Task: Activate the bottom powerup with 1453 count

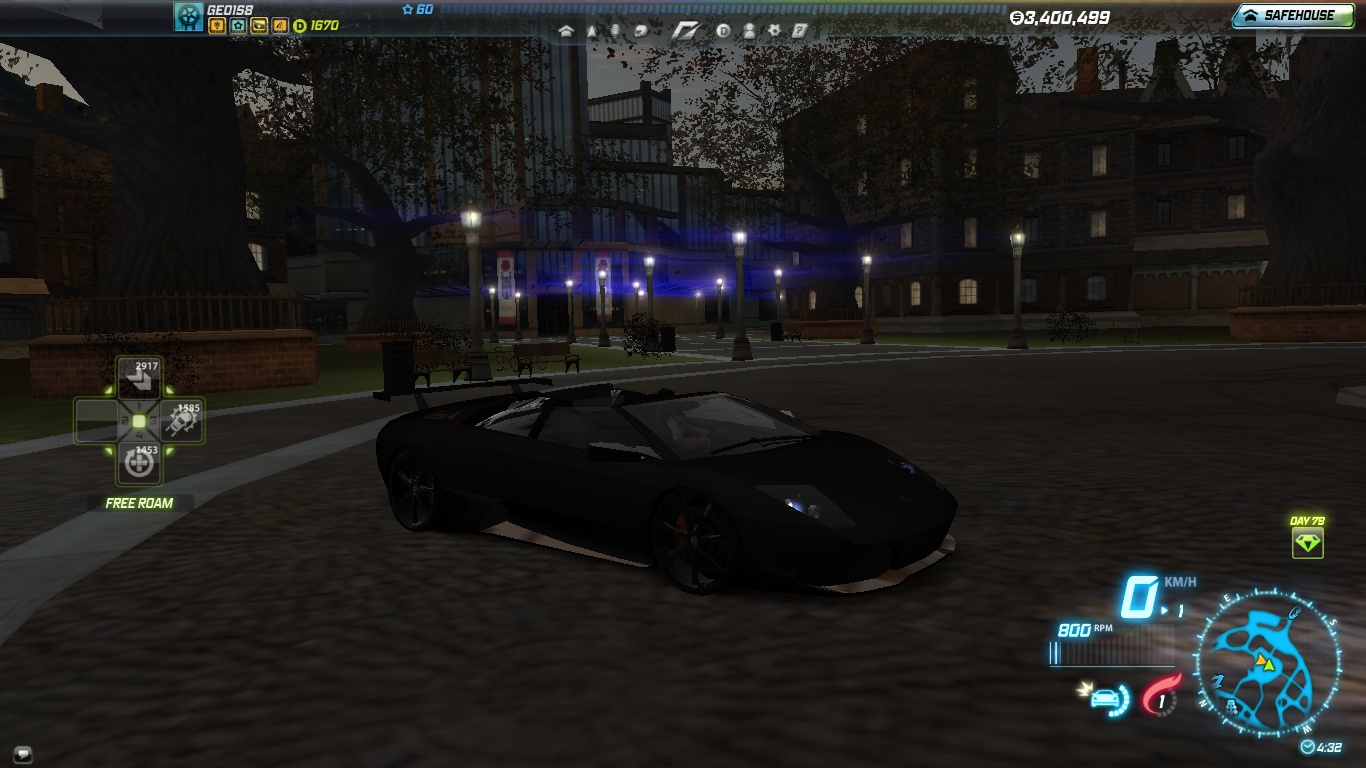Action: tap(139, 463)
